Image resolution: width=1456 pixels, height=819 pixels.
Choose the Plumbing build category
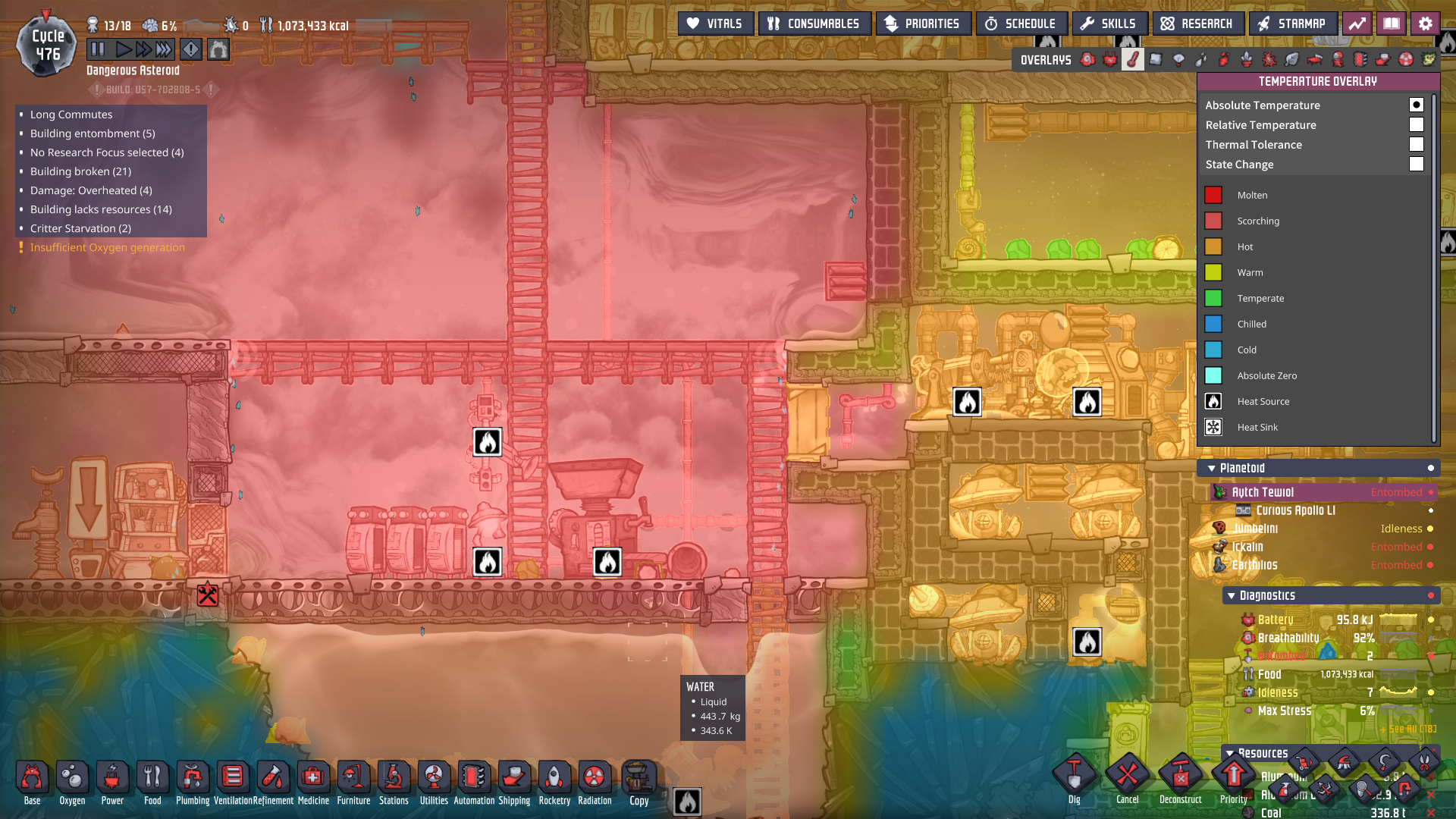(x=193, y=781)
